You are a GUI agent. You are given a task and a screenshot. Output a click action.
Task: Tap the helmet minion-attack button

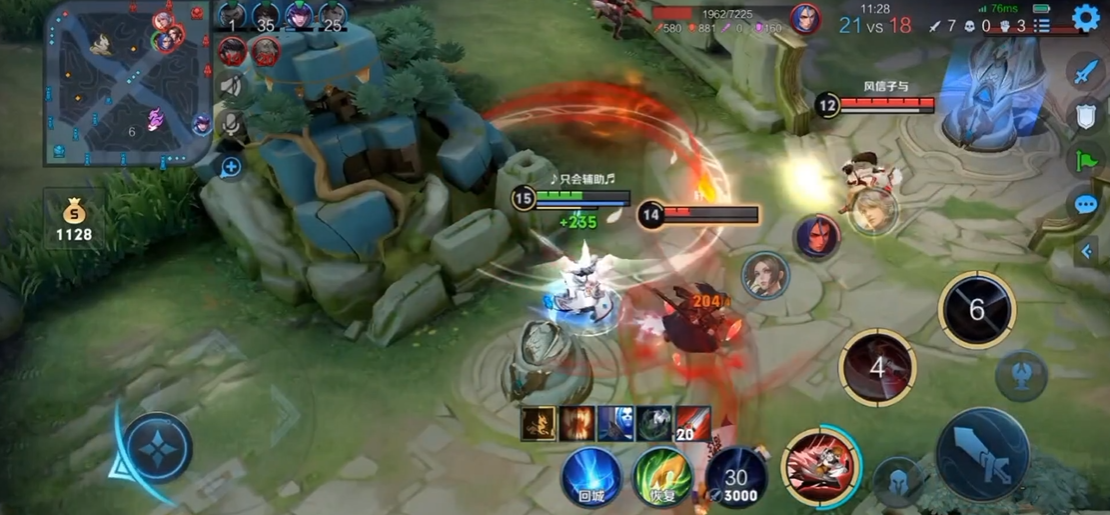pyautogui.click(x=897, y=481)
